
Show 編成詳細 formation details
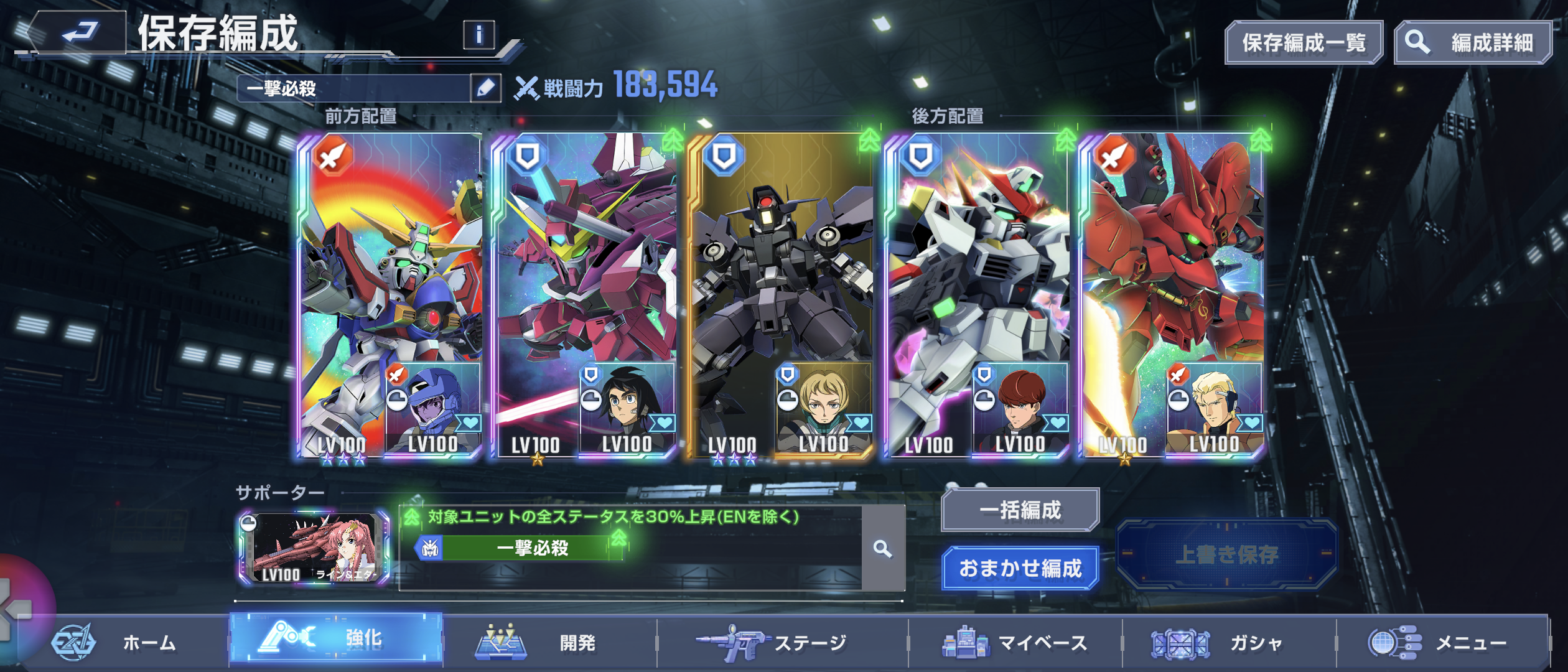click(x=1472, y=43)
